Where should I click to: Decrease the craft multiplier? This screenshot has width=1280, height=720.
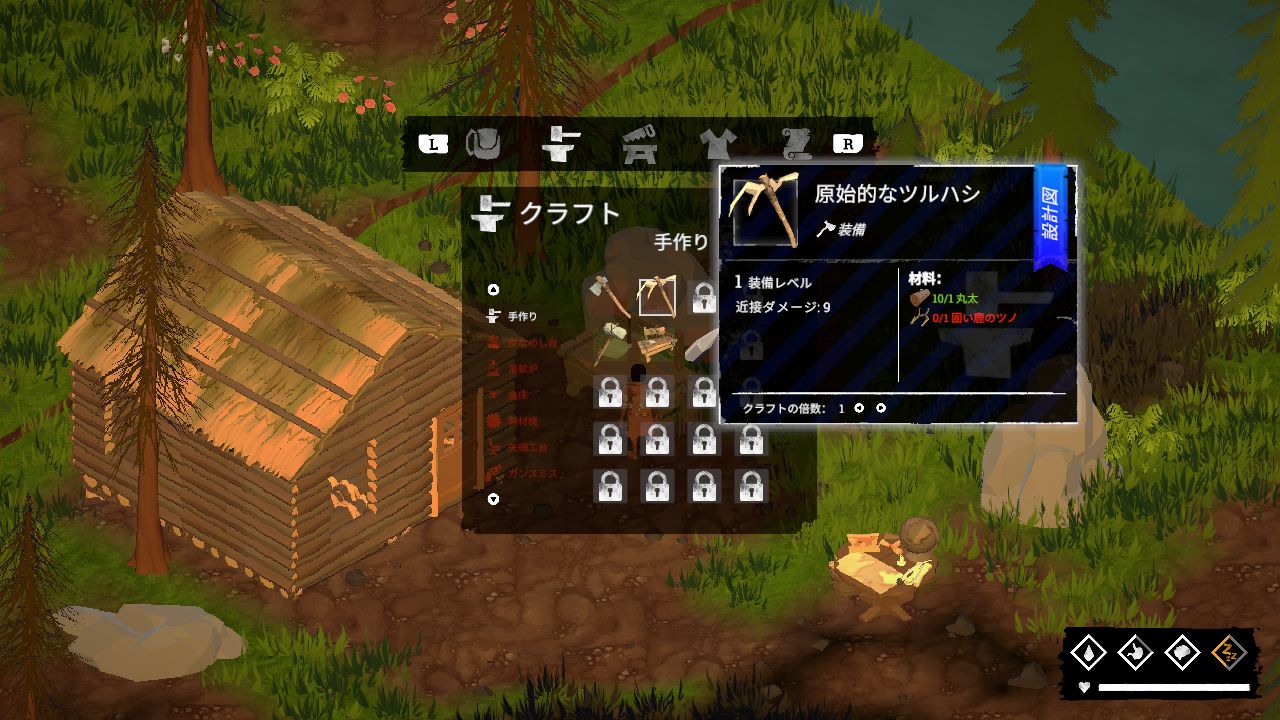859,408
